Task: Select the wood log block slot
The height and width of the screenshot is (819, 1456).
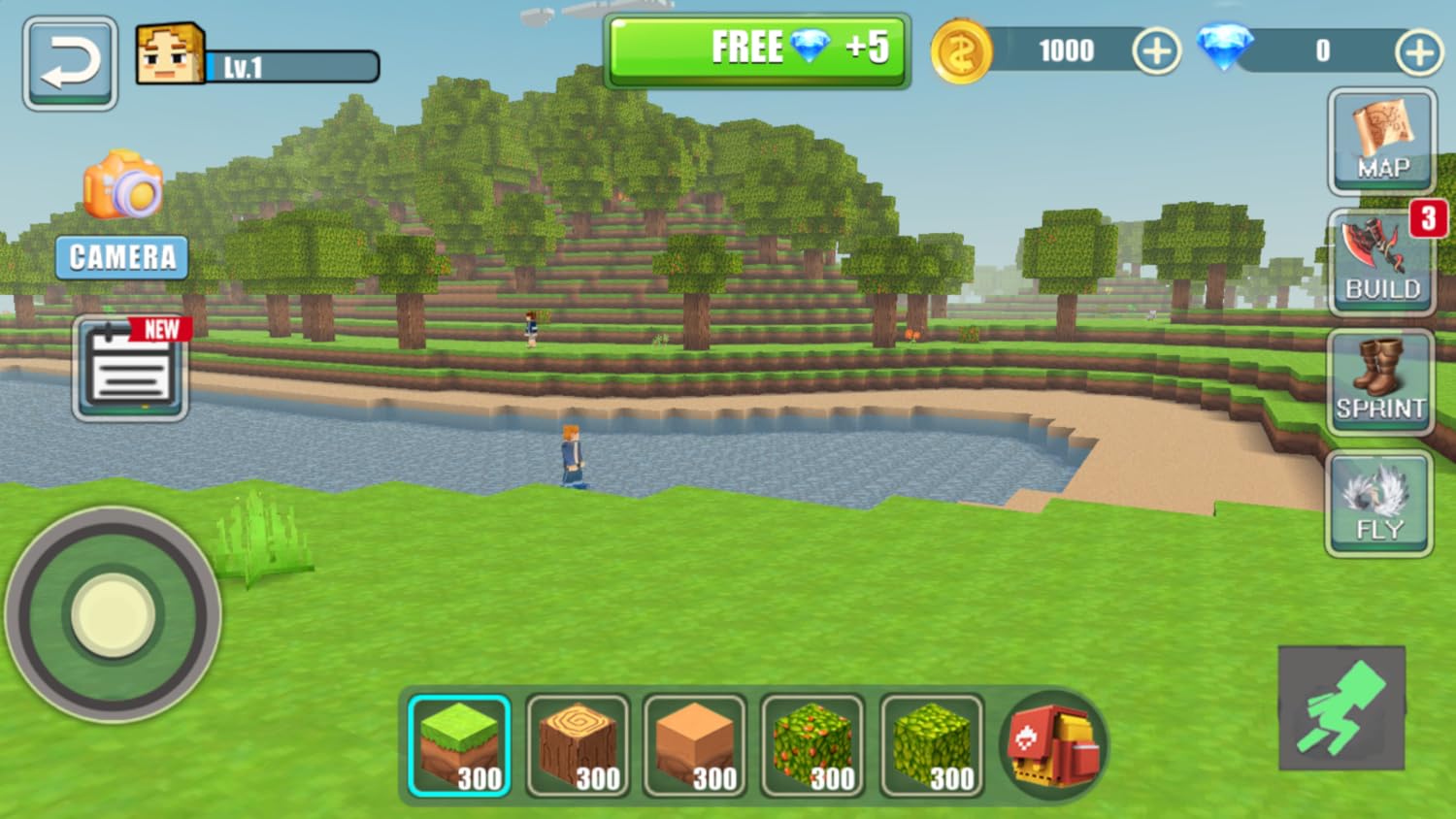Action: pos(578,745)
